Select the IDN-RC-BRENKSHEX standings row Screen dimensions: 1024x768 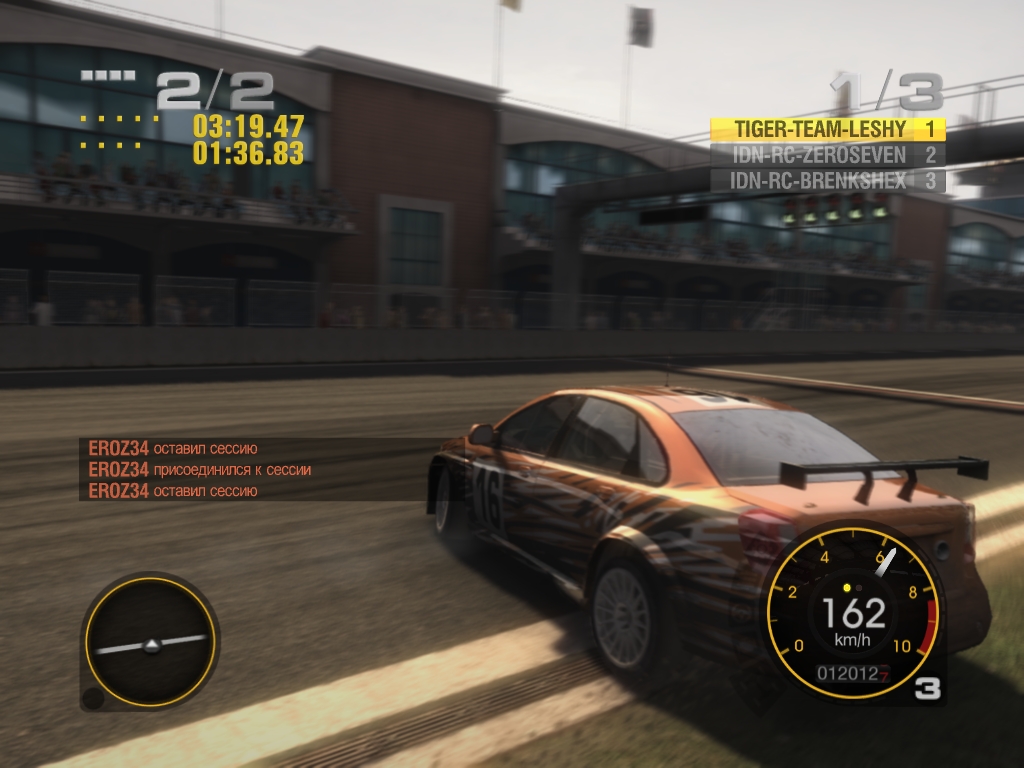click(x=826, y=181)
